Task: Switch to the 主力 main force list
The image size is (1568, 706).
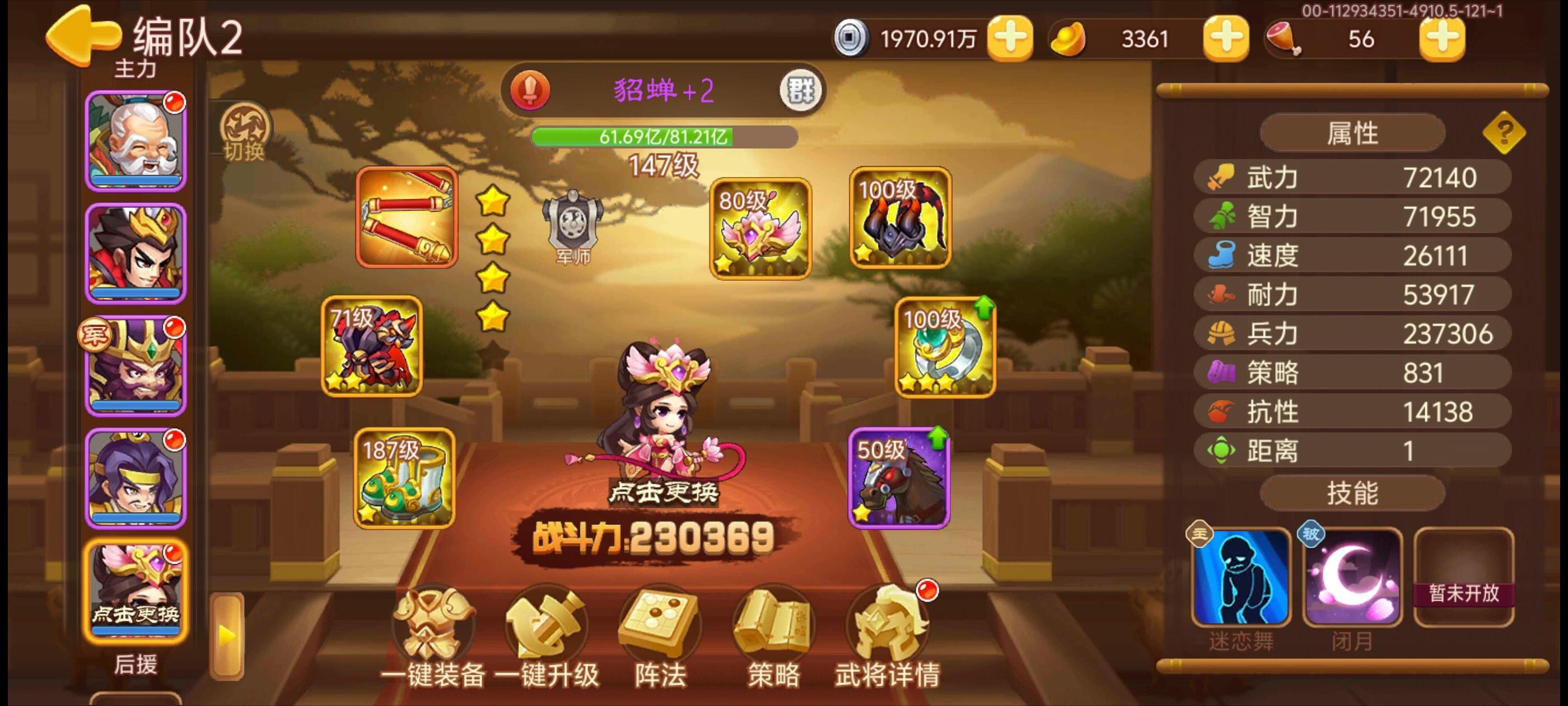Action: point(135,69)
